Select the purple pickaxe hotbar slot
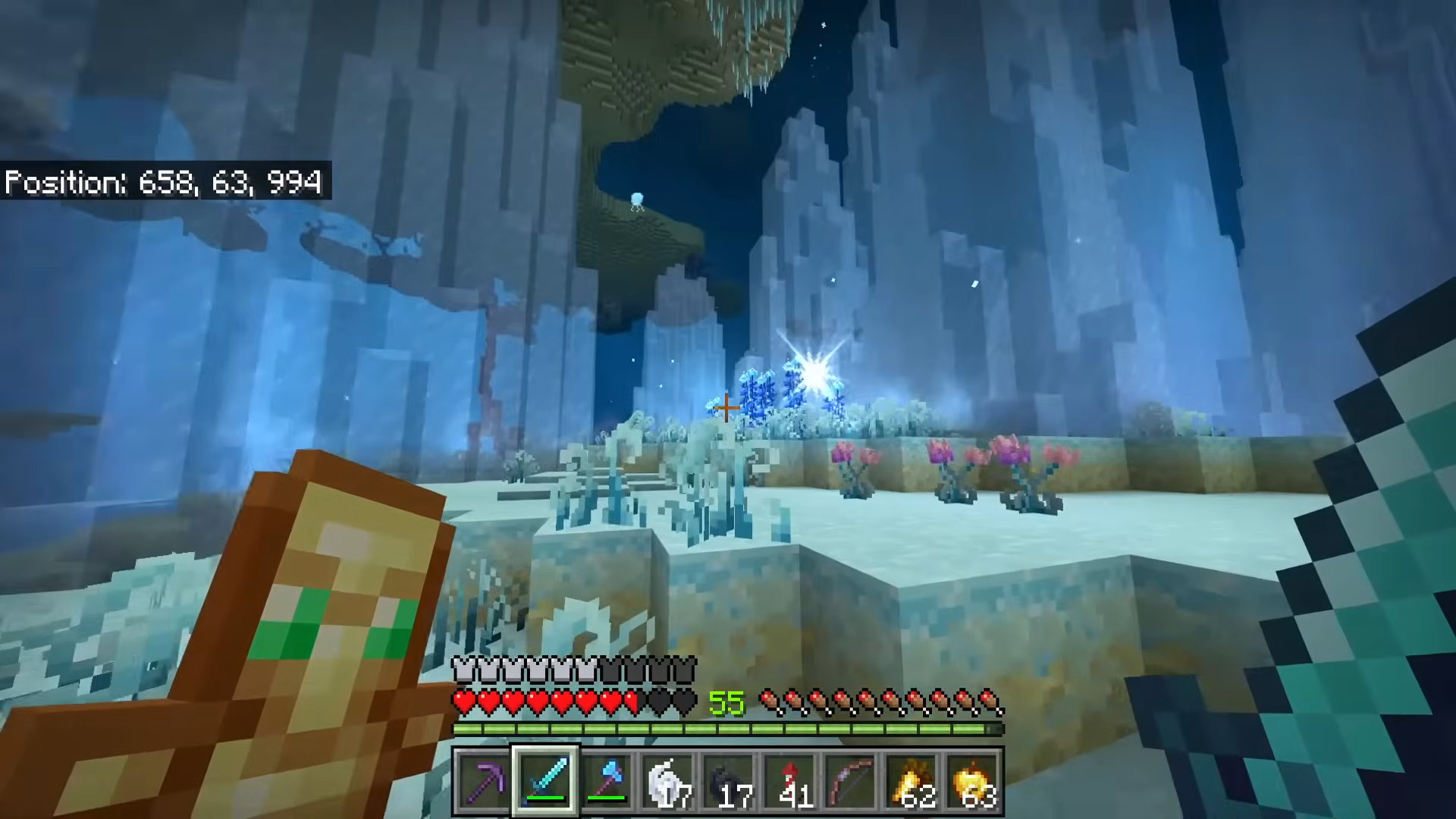The image size is (1456, 819). pos(485,781)
